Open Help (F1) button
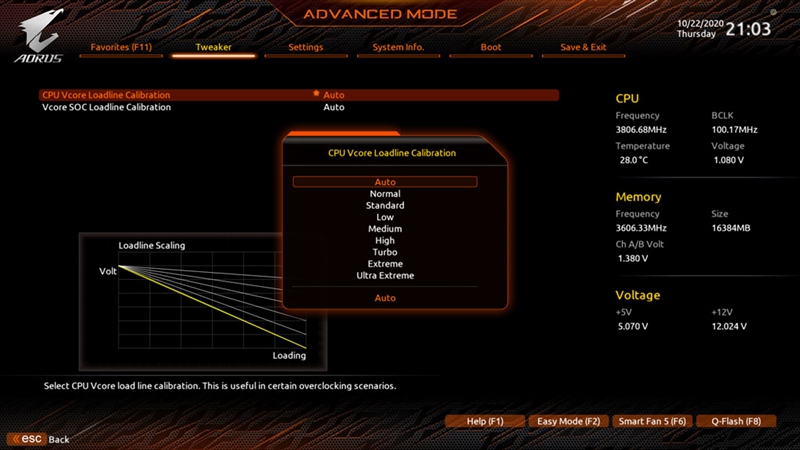The width and height of the screenshot is (800, 450). (485, 422)
